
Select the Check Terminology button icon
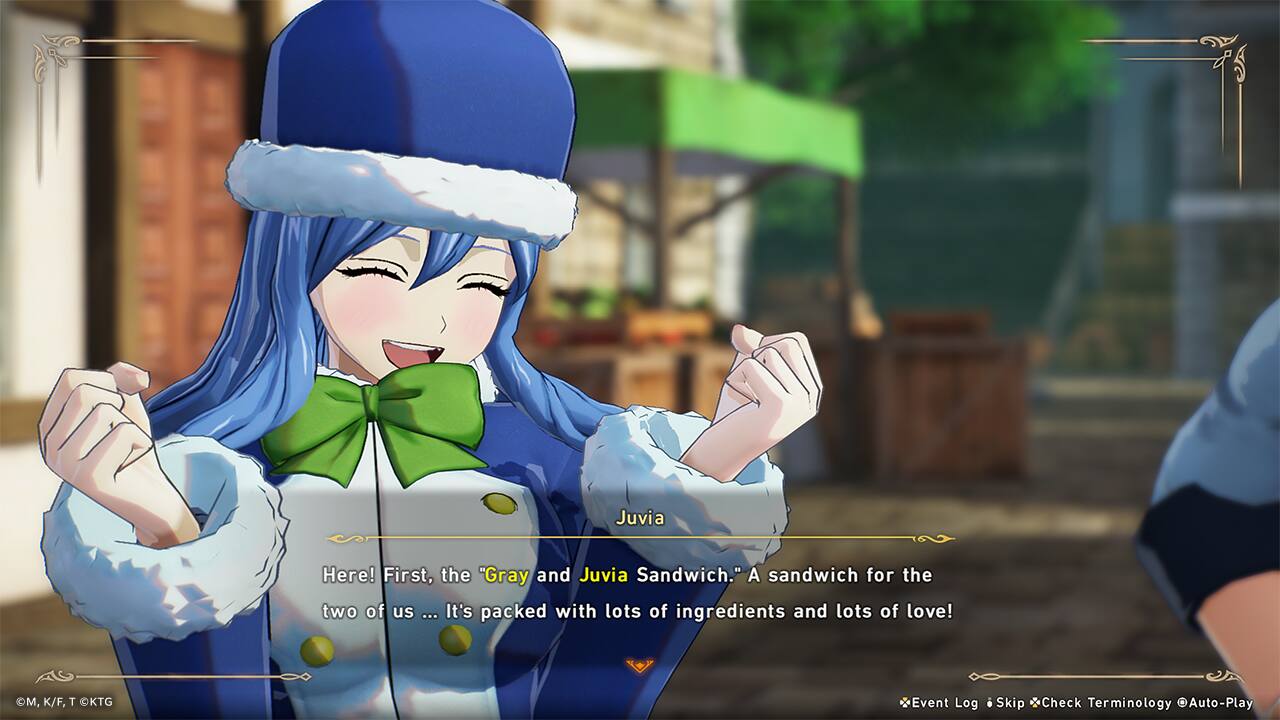pyautogui.click(x=1035, y=703)
